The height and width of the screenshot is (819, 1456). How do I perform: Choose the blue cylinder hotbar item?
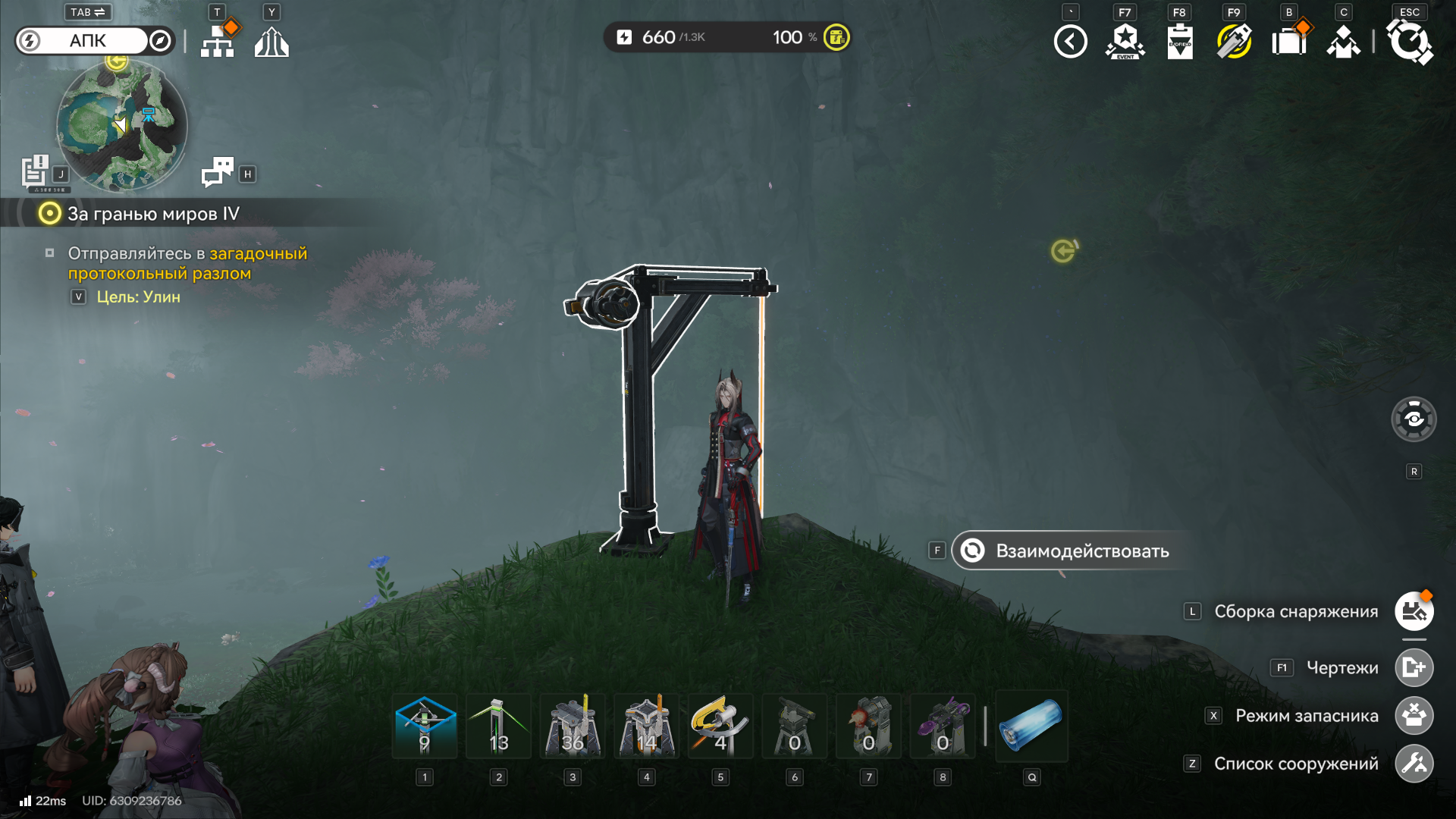pyautogui.click(x=1031, y=726)
